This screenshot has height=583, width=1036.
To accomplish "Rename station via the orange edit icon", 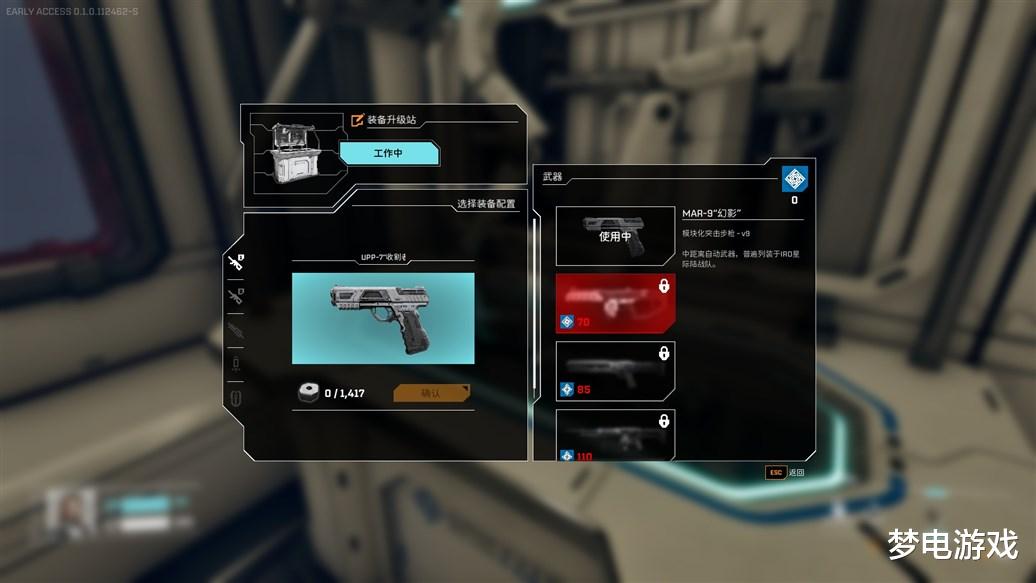I will coord(358,120).
